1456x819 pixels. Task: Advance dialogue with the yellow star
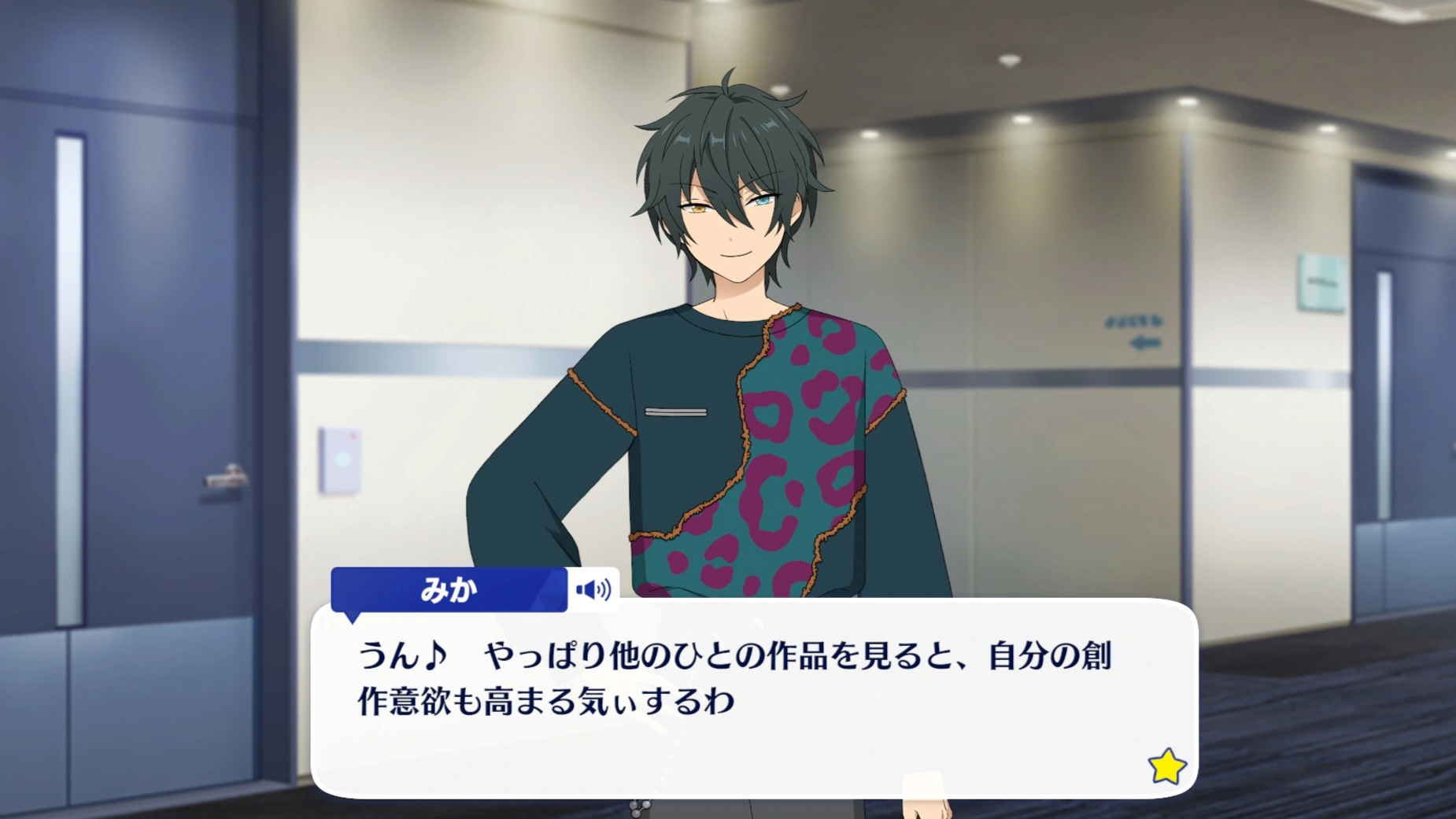(1166, 766)
